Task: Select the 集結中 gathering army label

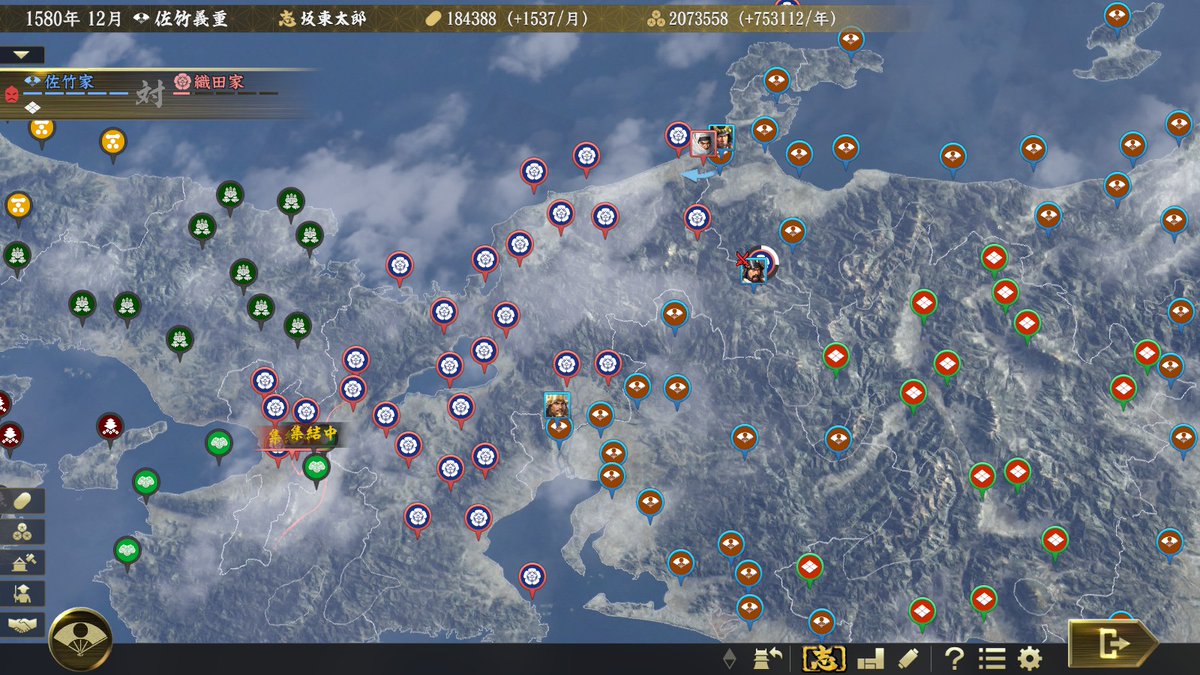Action: point(302,435)
